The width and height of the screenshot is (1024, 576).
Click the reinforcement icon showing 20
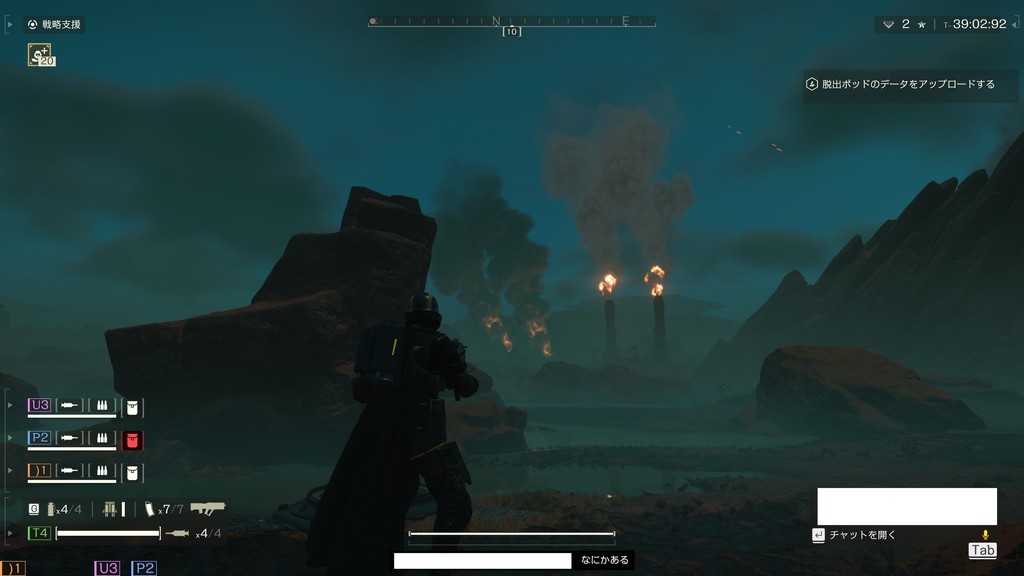coord(41,56)
